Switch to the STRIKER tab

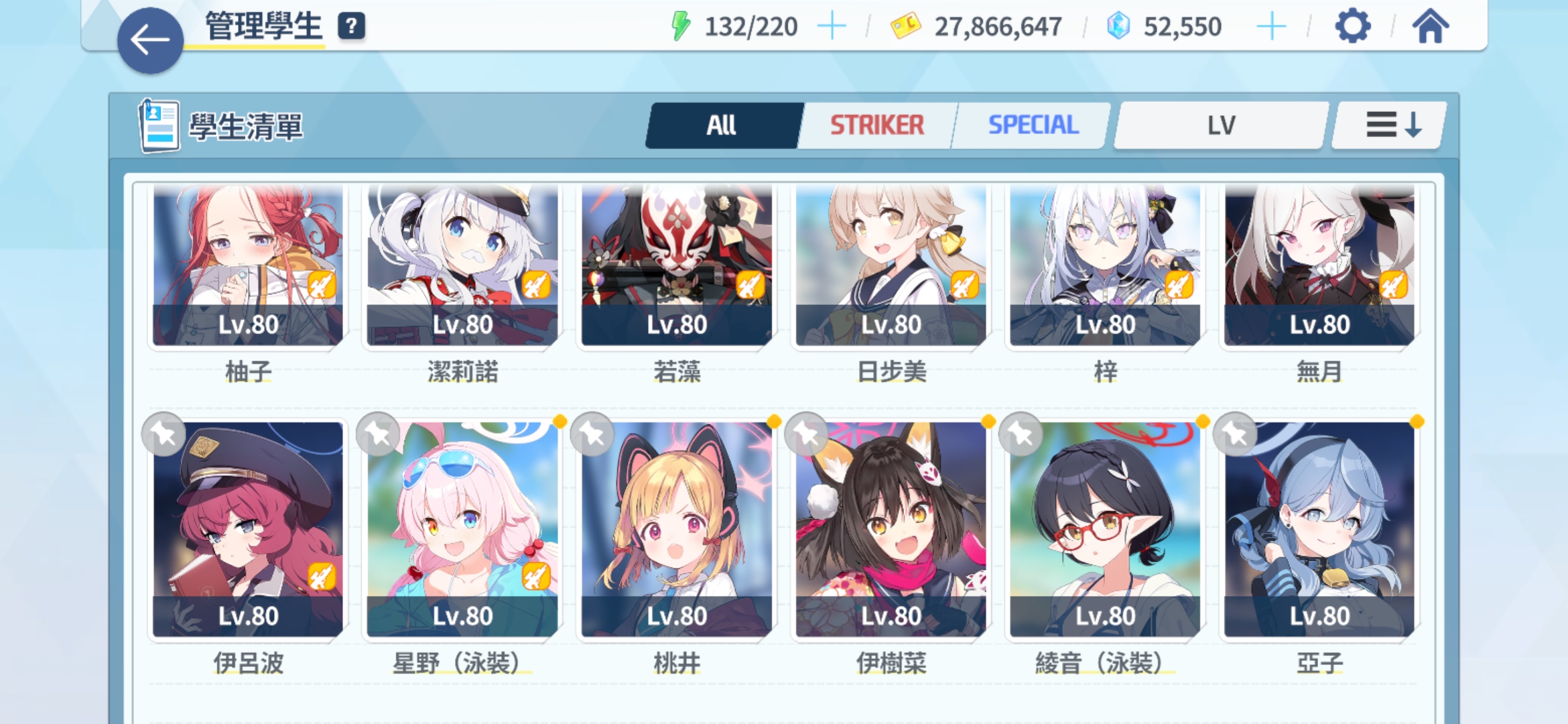[x=876, y=125]
